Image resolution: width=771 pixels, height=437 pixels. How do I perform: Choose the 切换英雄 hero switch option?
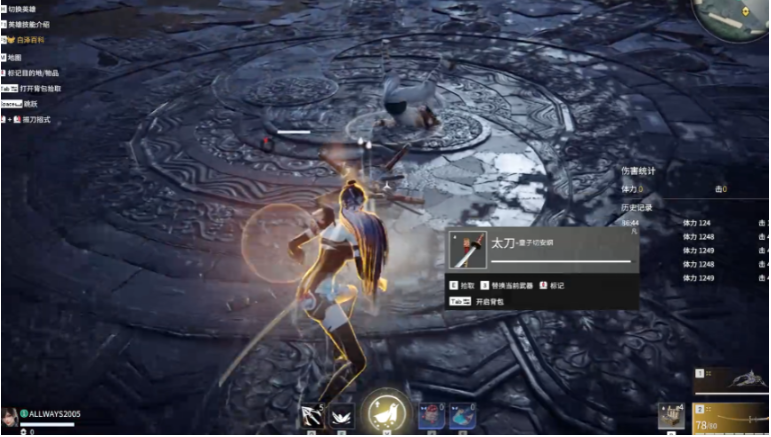click(29, 8)
